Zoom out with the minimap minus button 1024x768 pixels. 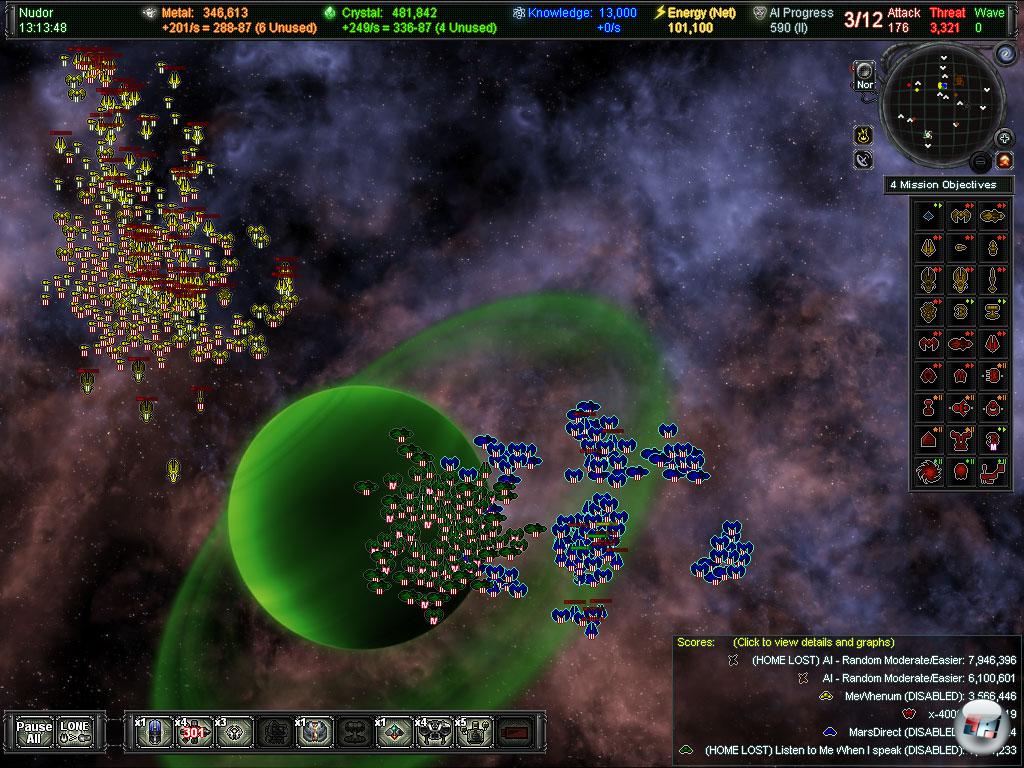pos(983,161)
